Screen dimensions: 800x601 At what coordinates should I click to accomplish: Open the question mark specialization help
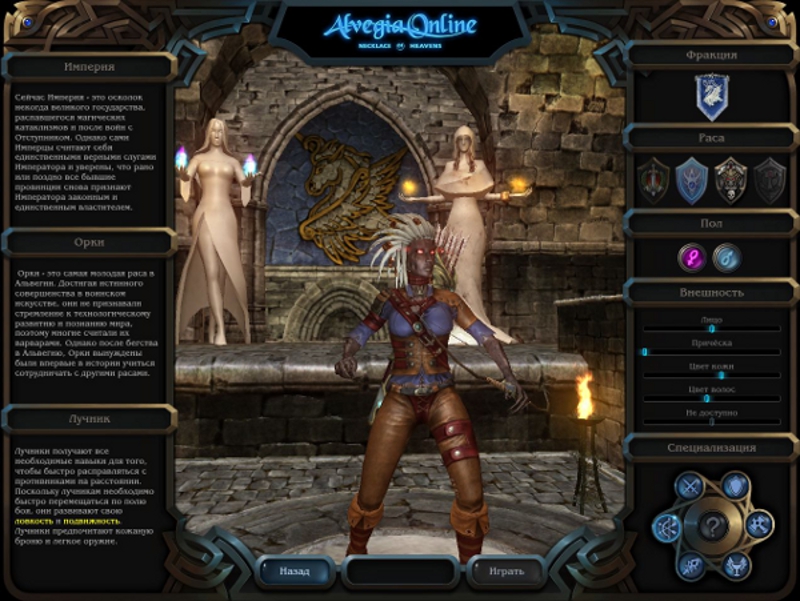(x=712, y=524)
